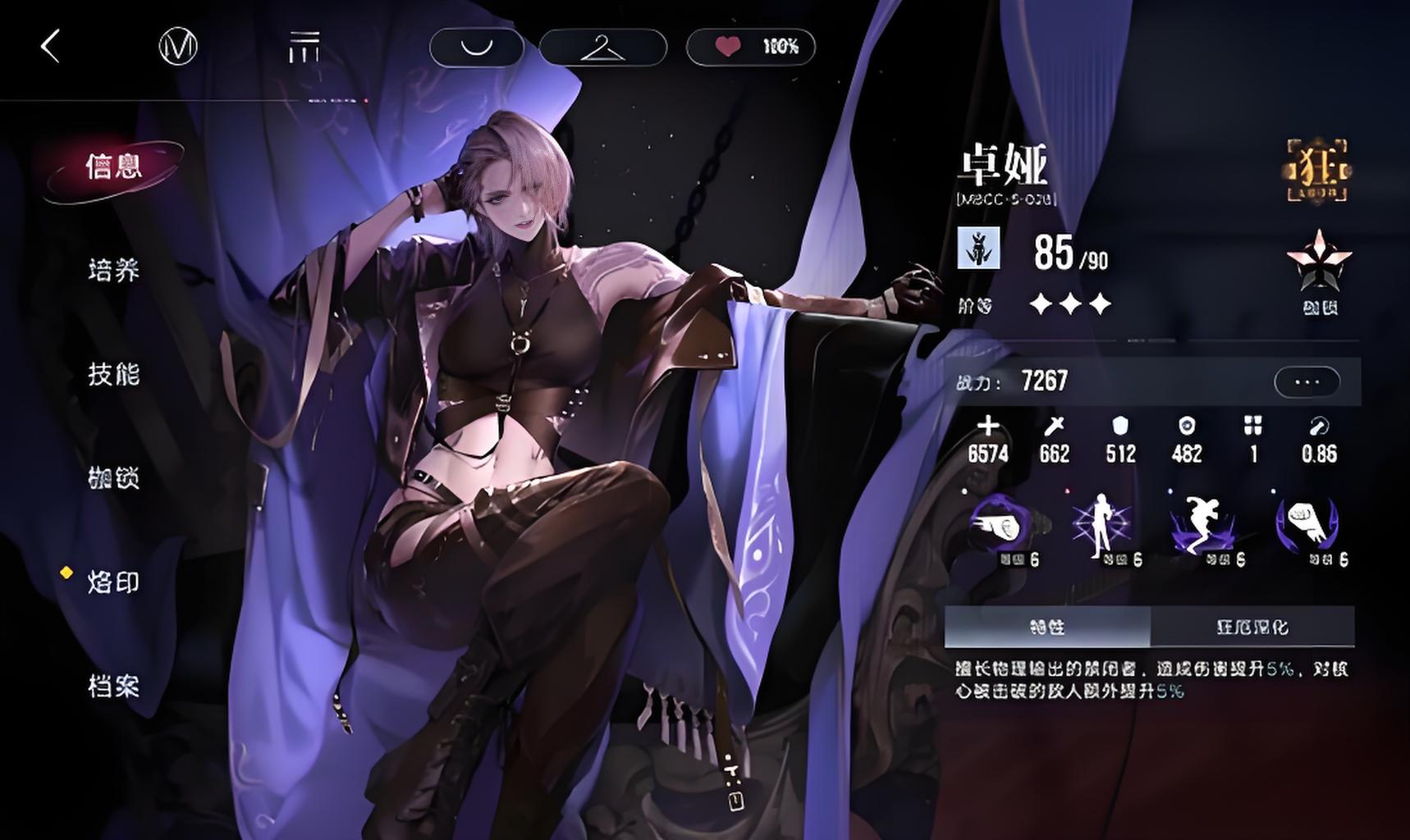Switch to the 狂厄异化 tab

click(1252, 628)
